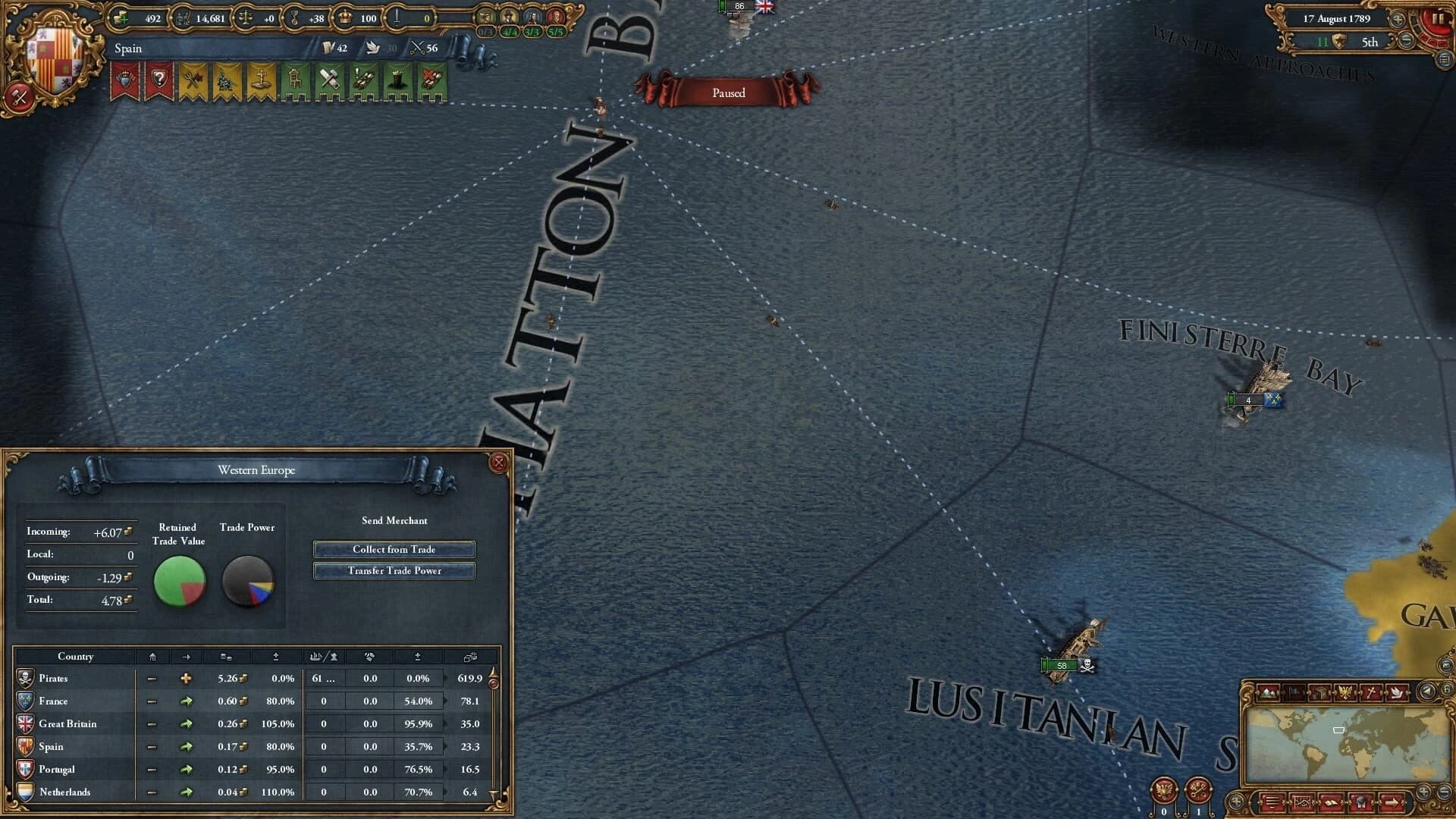Select the Terrain mapmode icon
Image resolution: width=1456 pixels, height=819 pixels.
[x=1268, y=692]
